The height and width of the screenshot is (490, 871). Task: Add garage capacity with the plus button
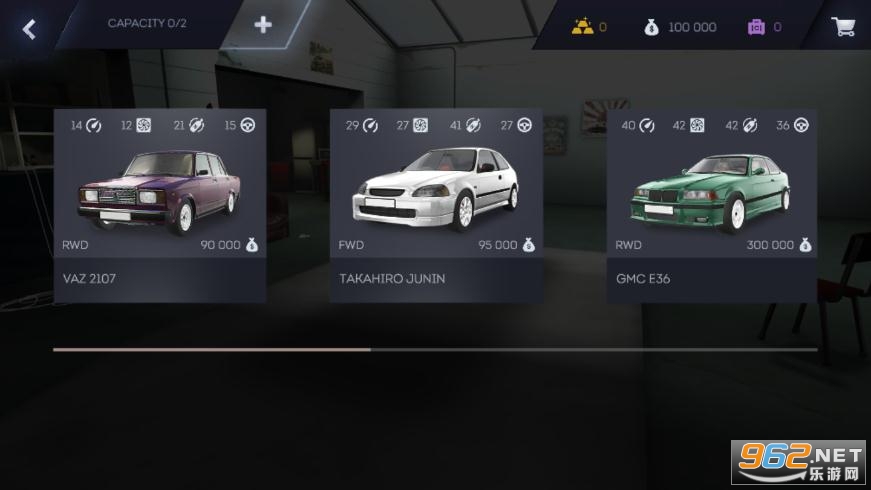click(x=263, y=25)
